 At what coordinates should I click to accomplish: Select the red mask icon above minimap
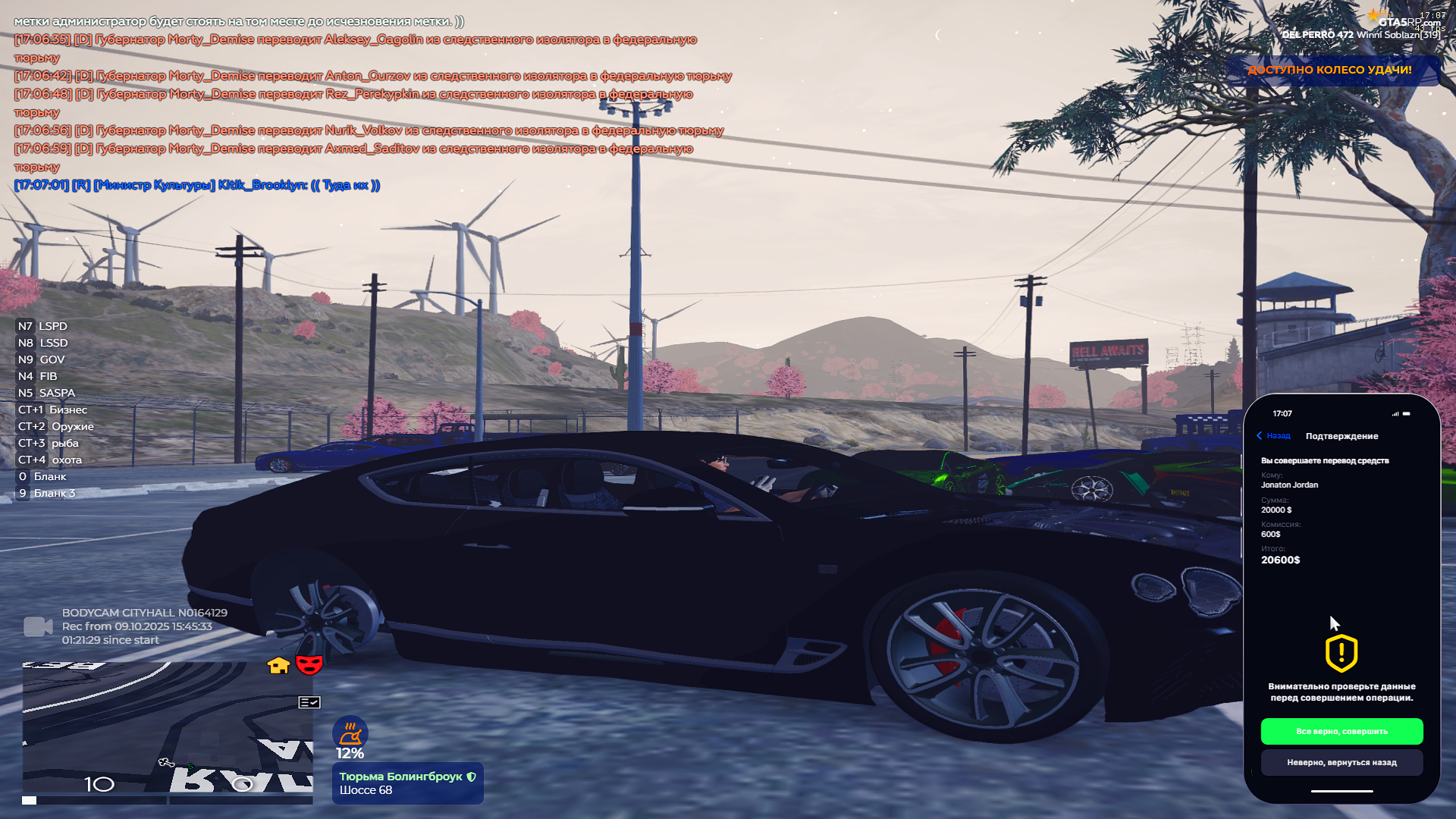click(x=309, y=665)
